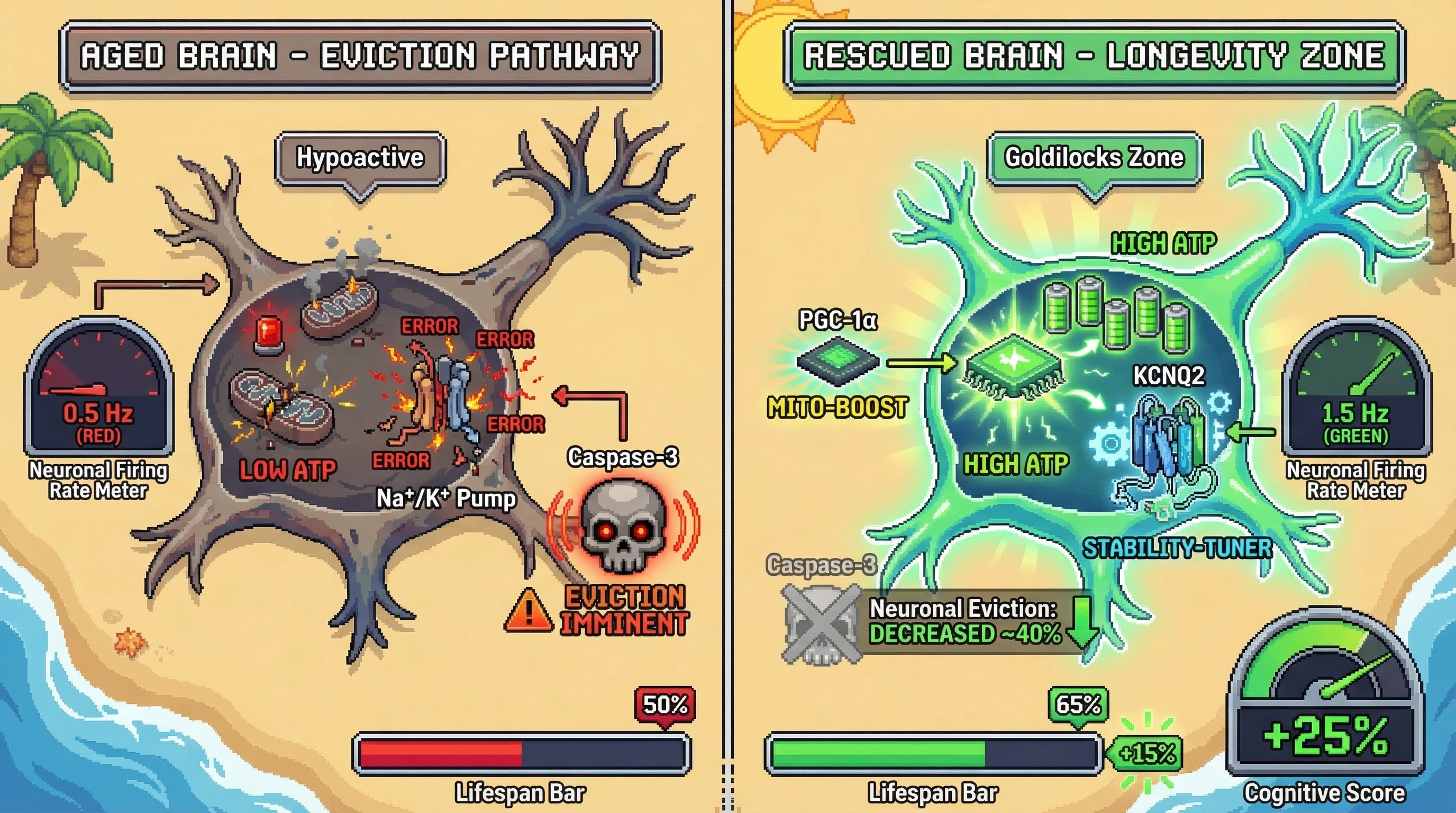Open the Hypoactive callout label
This screenshot has height=813, width=1456.
[x=360, y=158]
